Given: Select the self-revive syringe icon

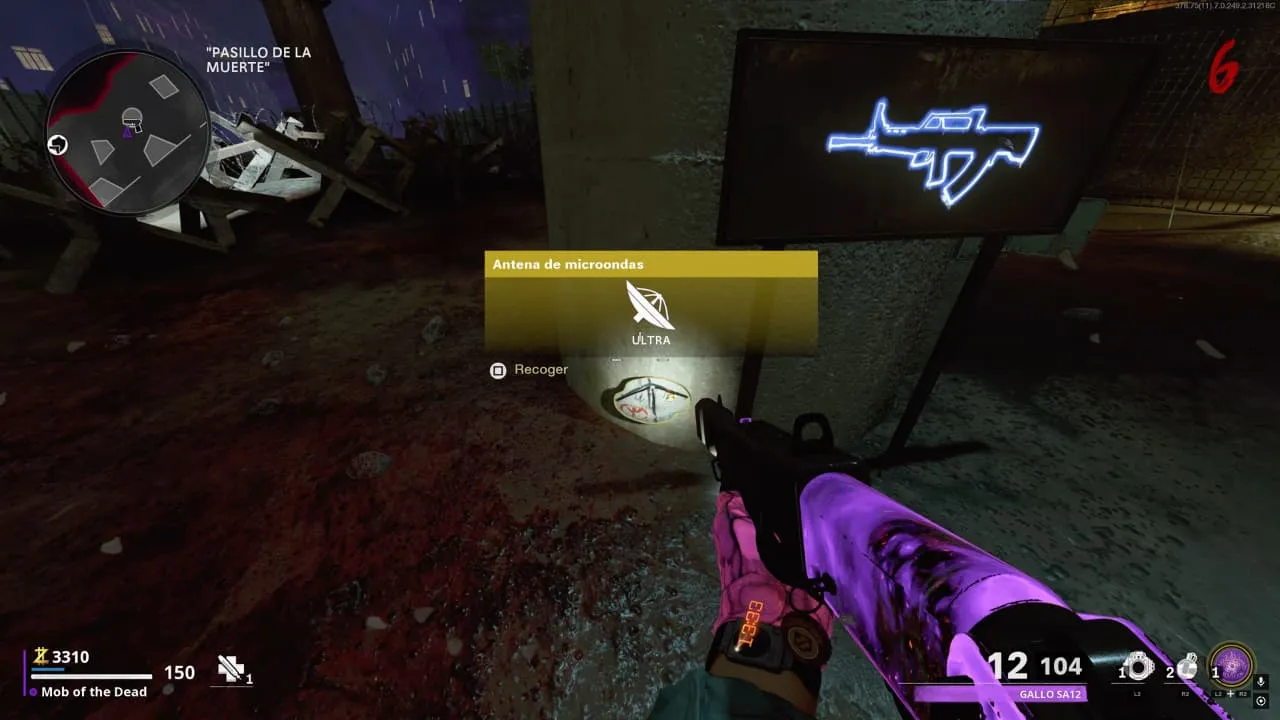Looking at the screenshot, I should (x=231, y=670).
